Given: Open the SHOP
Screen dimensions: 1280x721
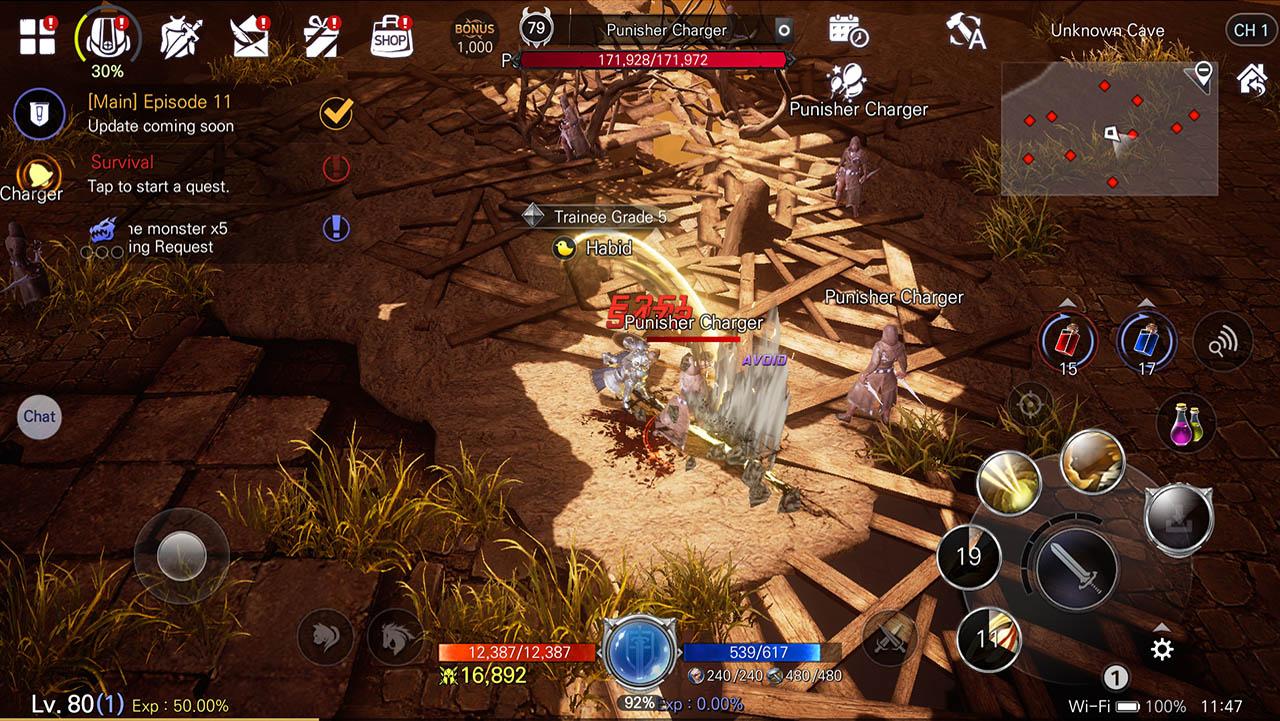Looking at the screenshot, I should click(x=392, y=36).
